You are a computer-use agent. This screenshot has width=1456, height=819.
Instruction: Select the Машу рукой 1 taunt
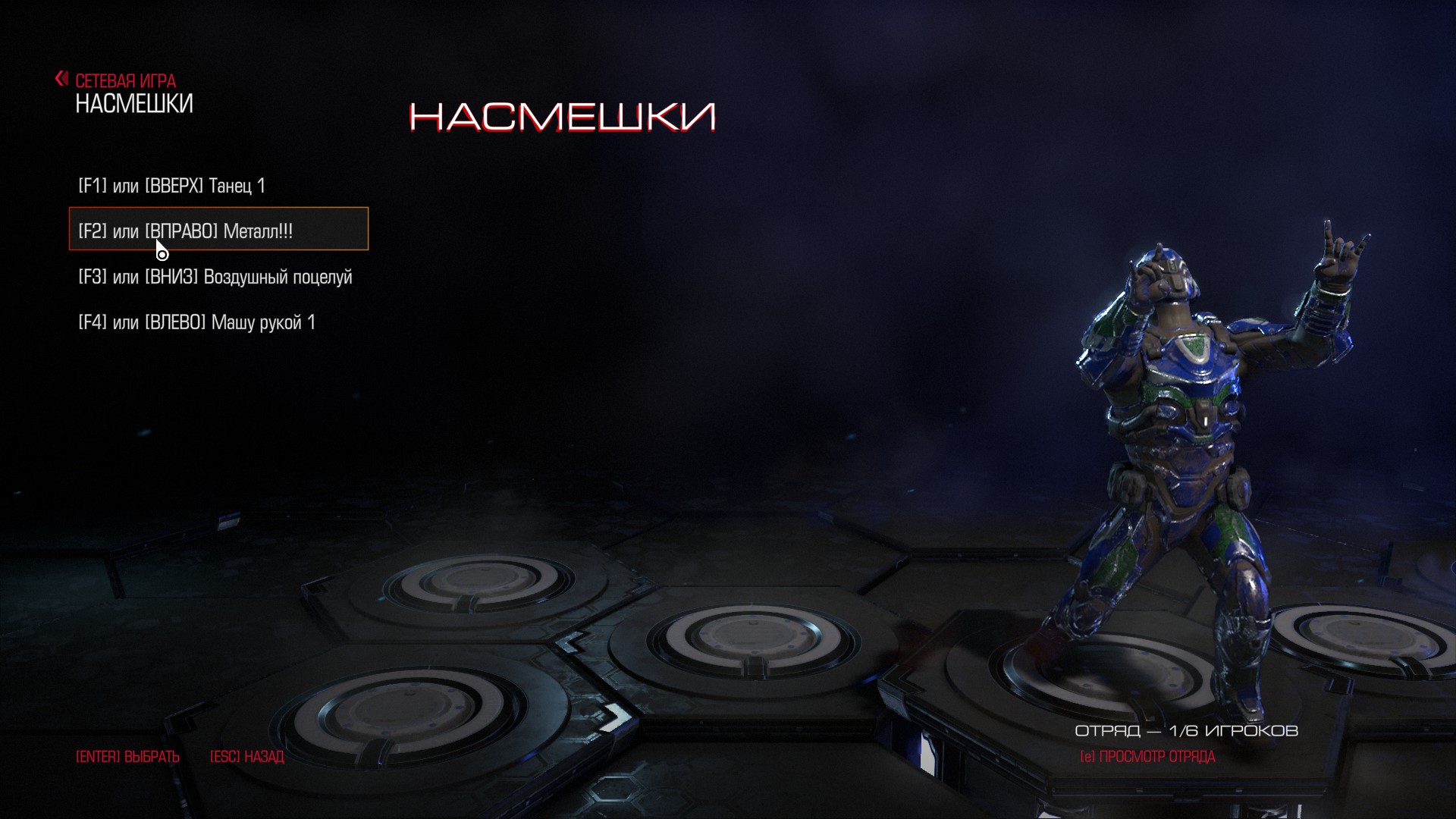196,322
